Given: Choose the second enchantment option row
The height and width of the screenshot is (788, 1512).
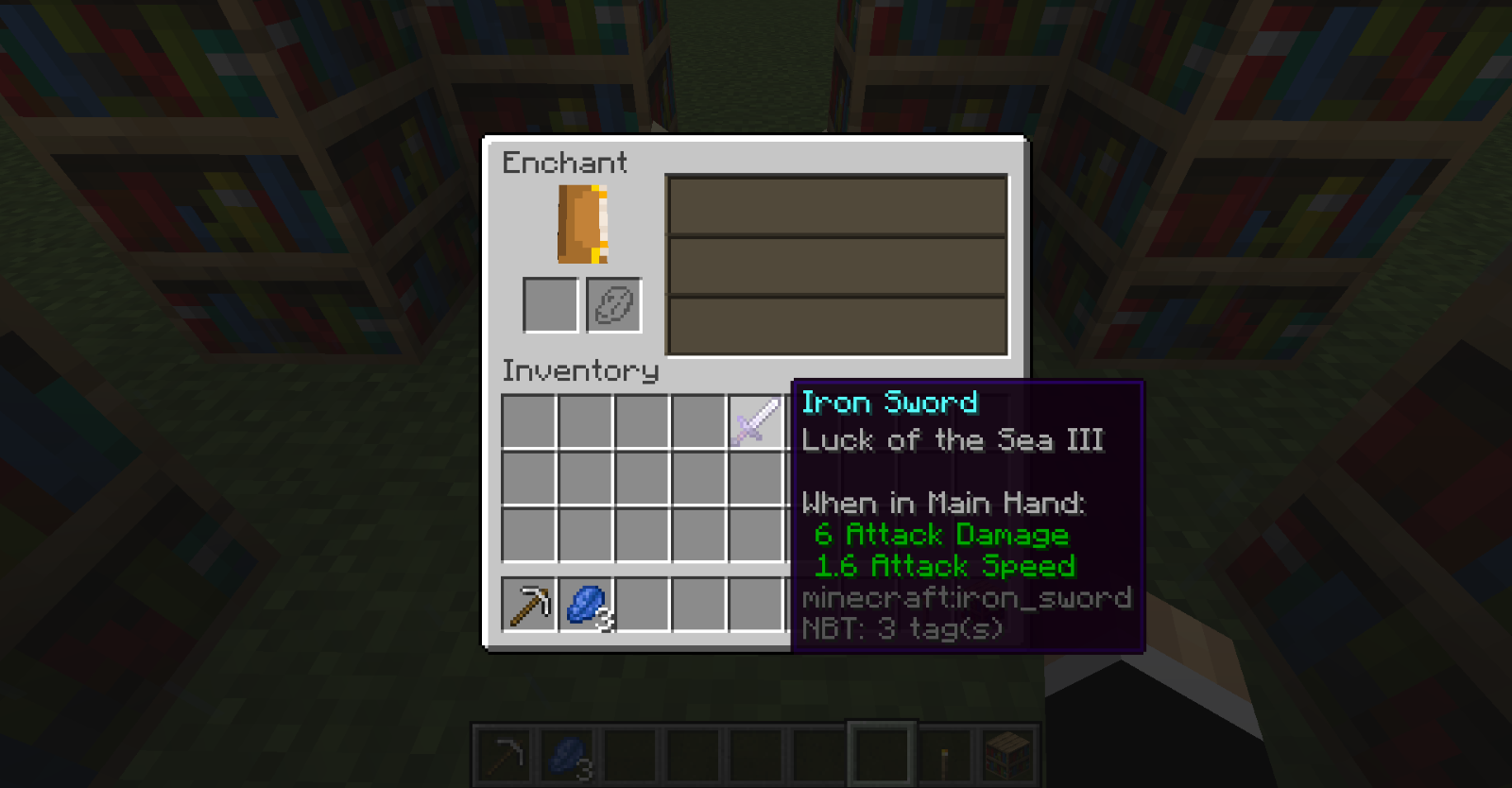Looking at the screenshot, I should [x=835, y=266].
